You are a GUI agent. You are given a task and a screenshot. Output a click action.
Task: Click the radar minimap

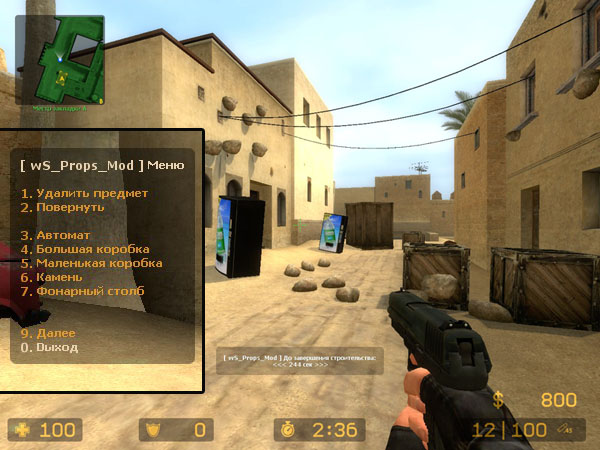point(59,58)
